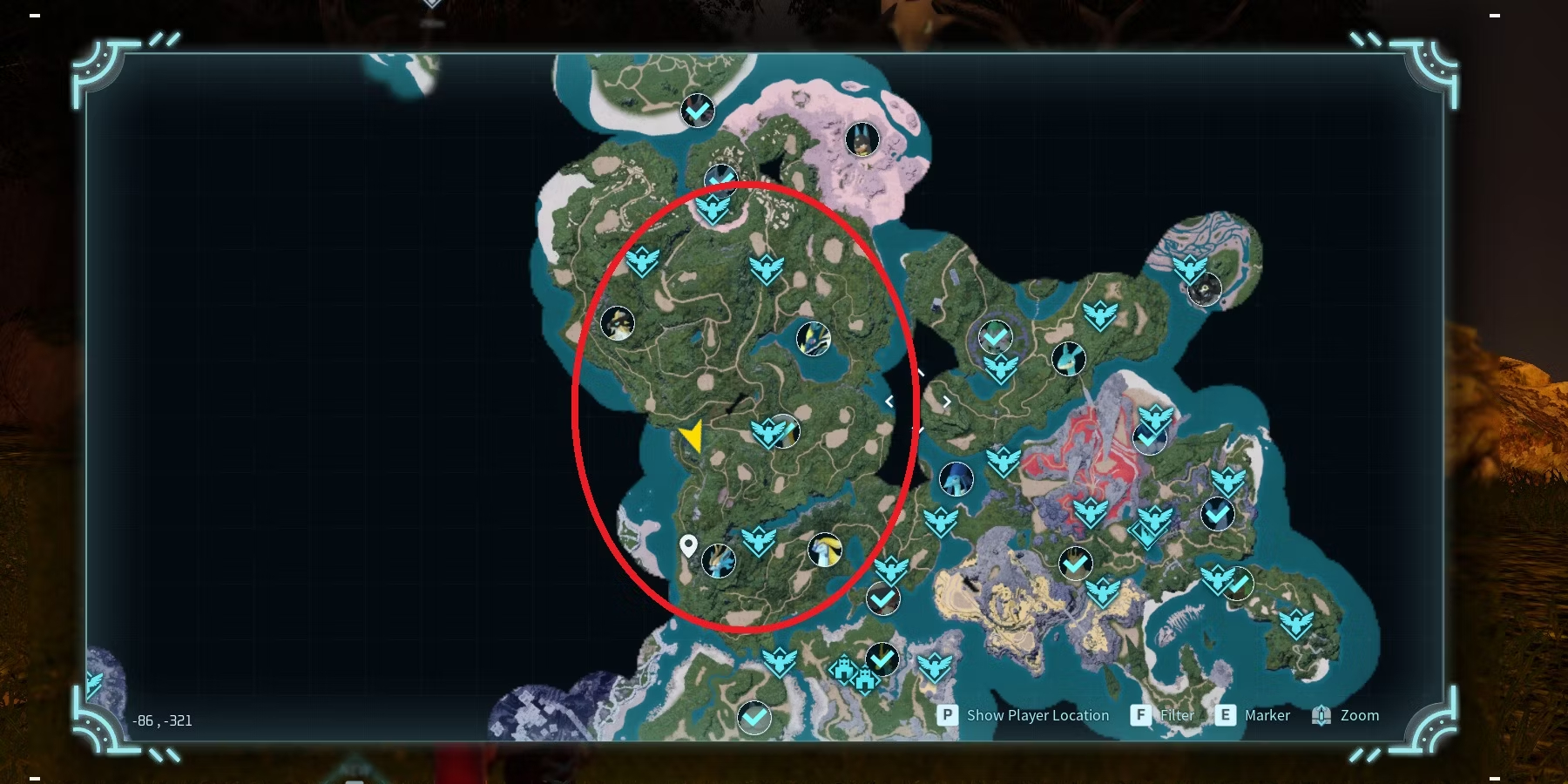This screenshot has height=784, width=1568.
Task: Select the fast travel eagle on the northeast islet
Action: point(1188,267)
